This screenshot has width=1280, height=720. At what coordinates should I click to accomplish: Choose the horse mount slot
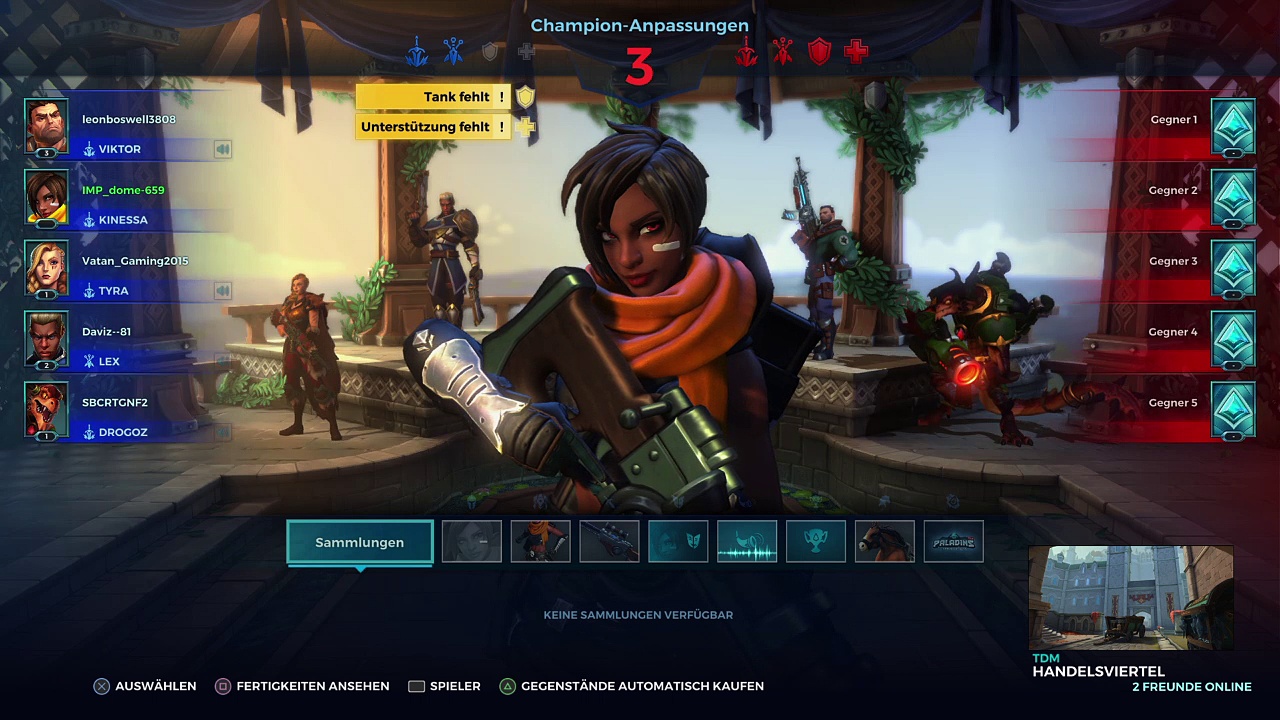[885, 542]
